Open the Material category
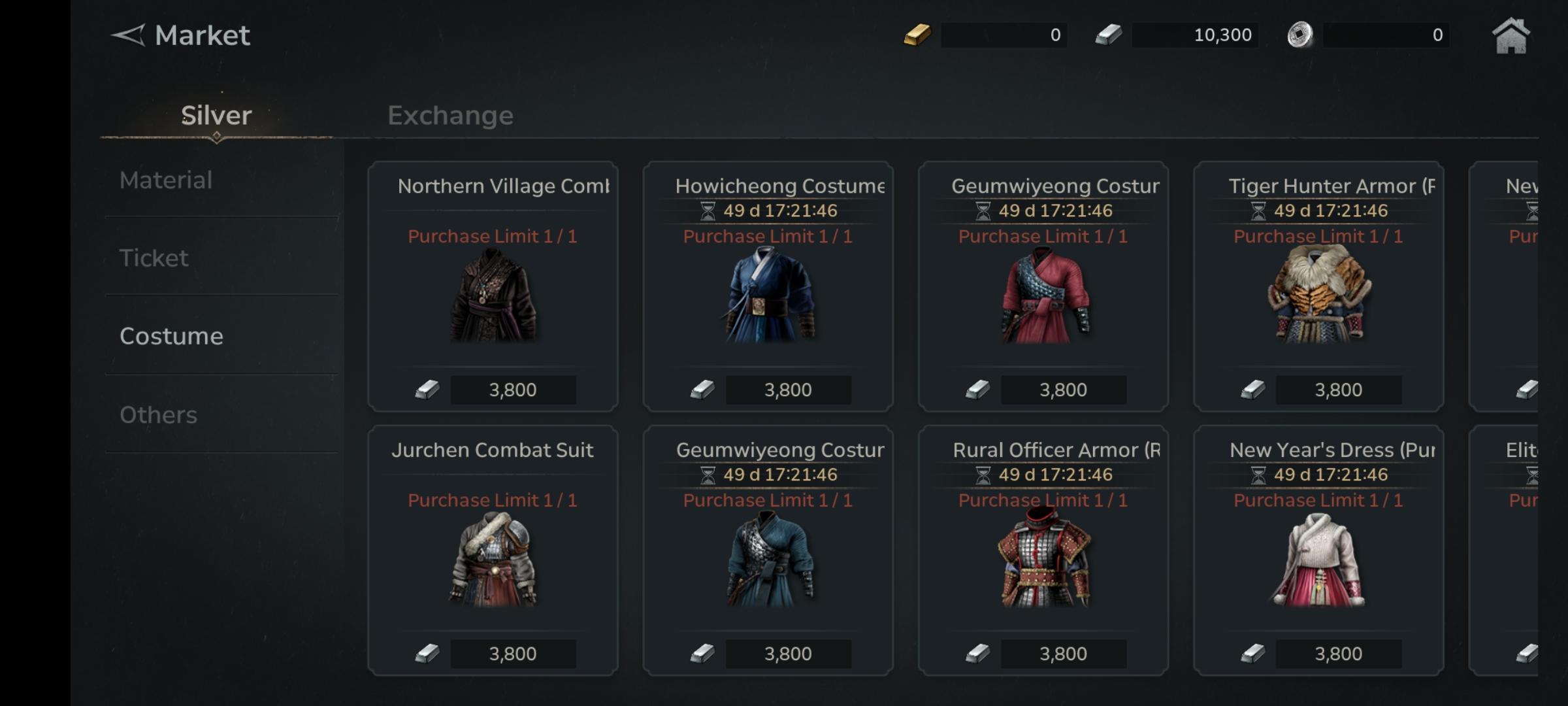The width and height of the screenshot is (1568, 706). (x=166, y=180)
